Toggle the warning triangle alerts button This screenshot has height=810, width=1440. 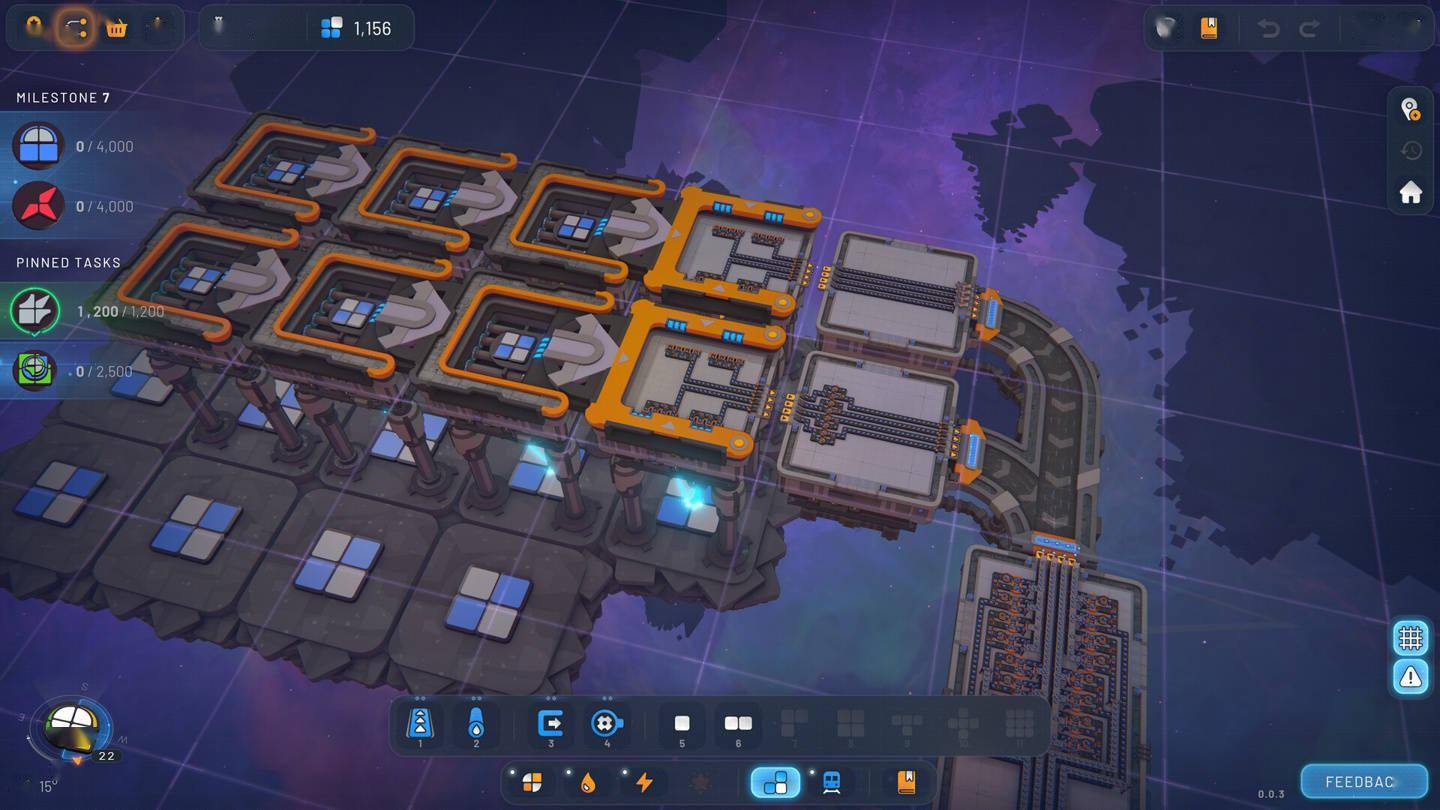click(x=1410, y=677)
